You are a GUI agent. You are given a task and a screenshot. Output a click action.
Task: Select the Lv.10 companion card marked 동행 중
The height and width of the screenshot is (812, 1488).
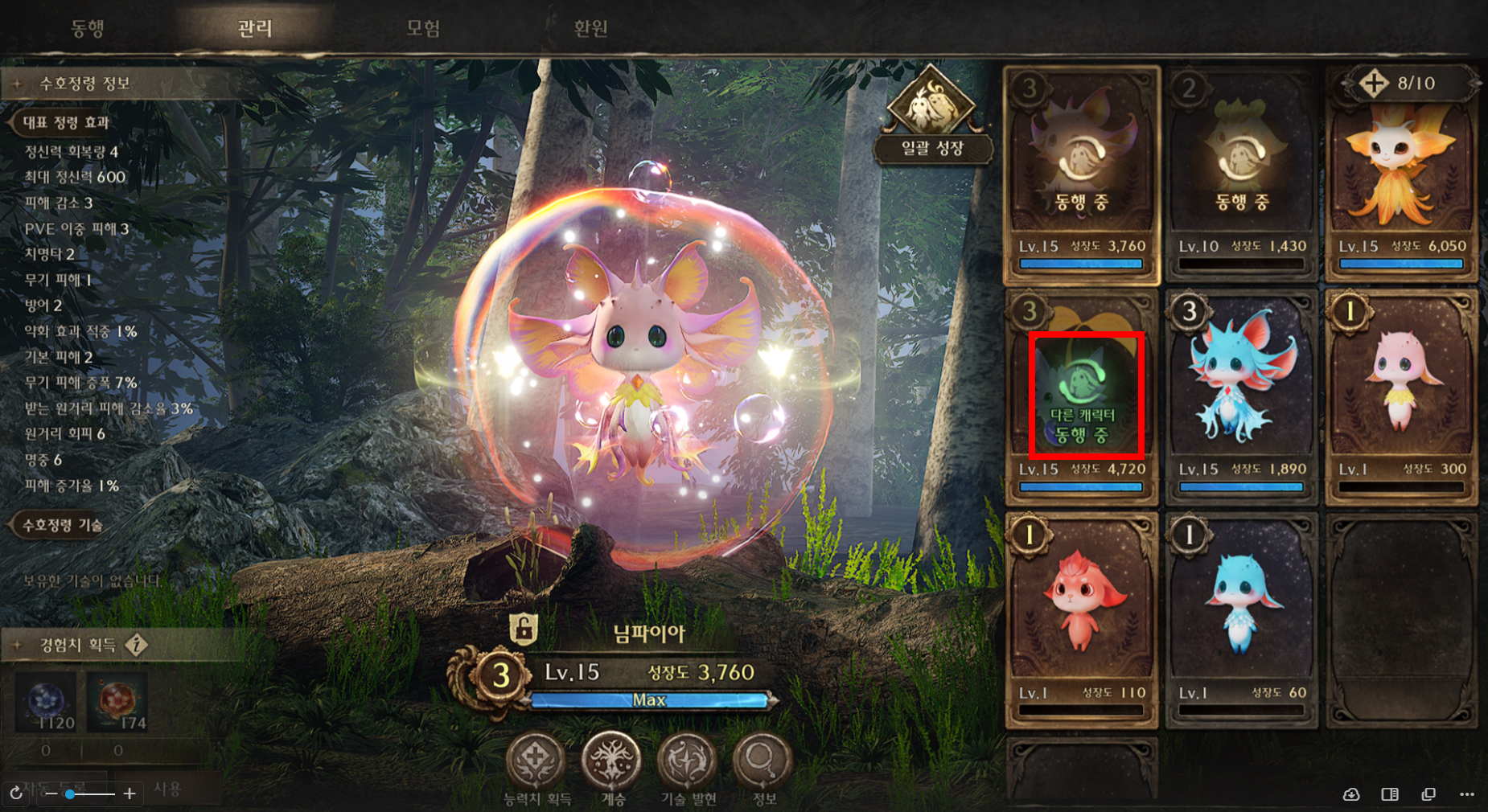tap(1240, 173)
